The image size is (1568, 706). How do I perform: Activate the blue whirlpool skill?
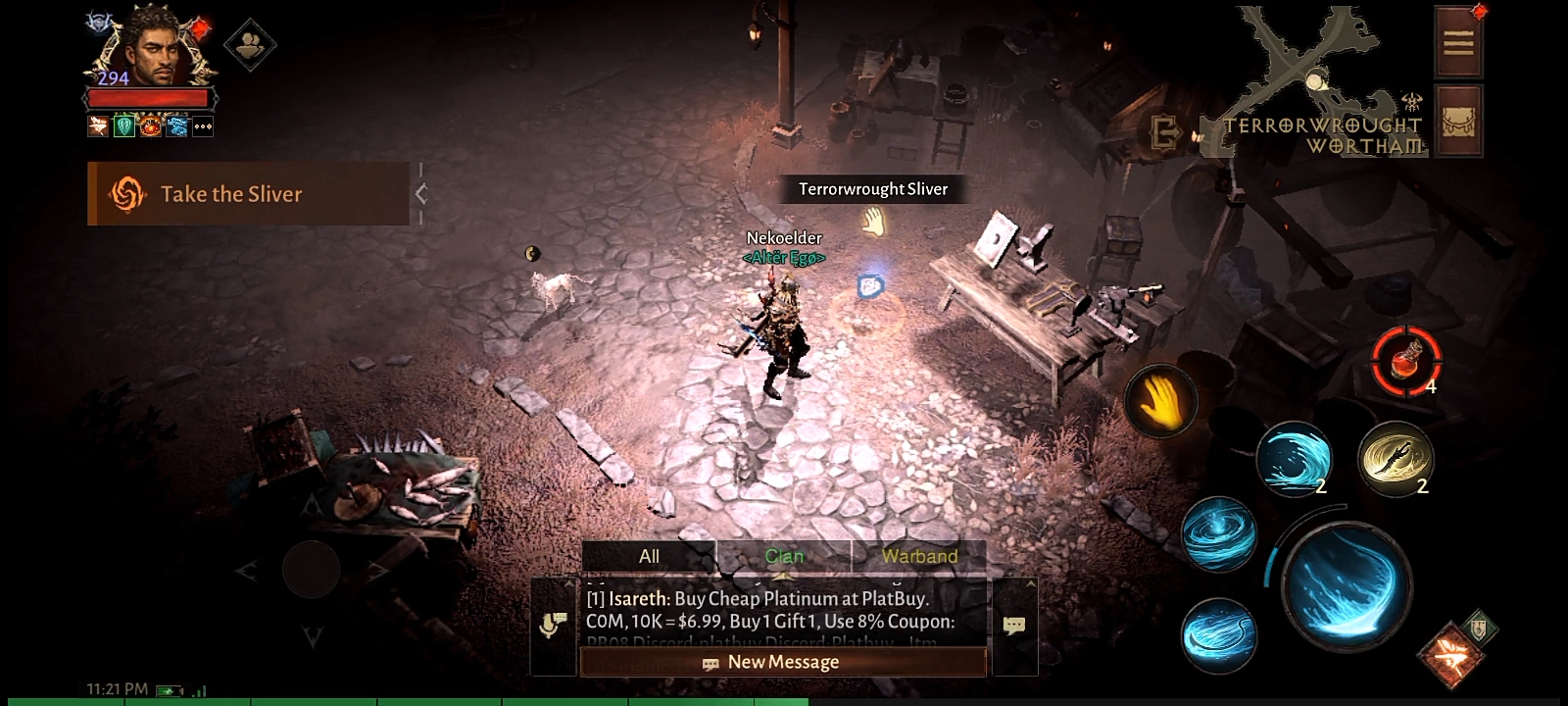pos(1219,534)
